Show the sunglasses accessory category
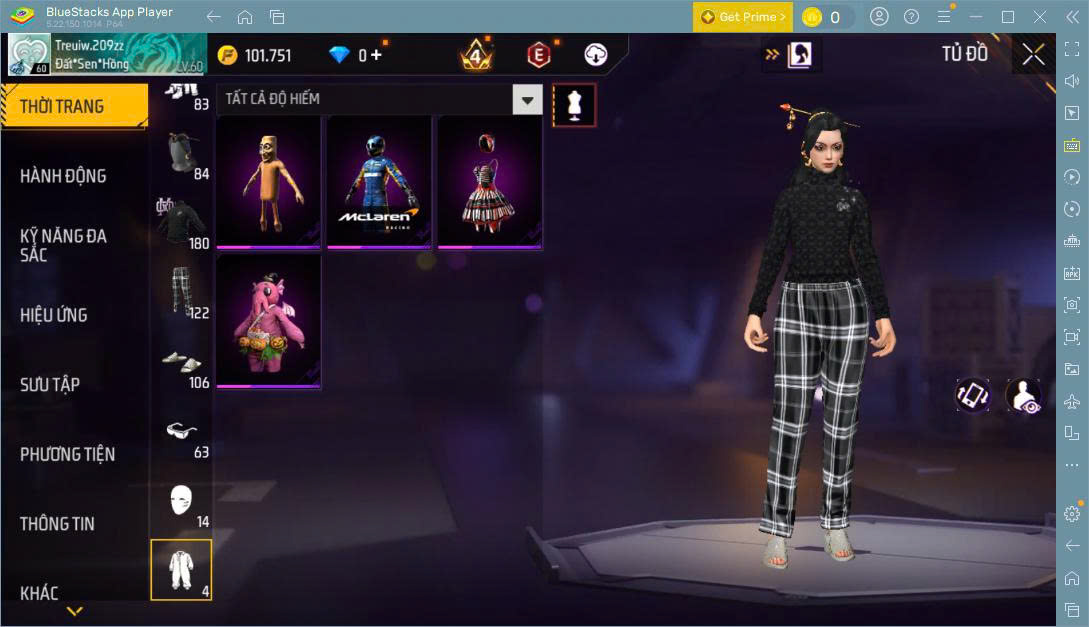Image resolution: width=1089 pixels, height=627 pixels. coord(181,431)
